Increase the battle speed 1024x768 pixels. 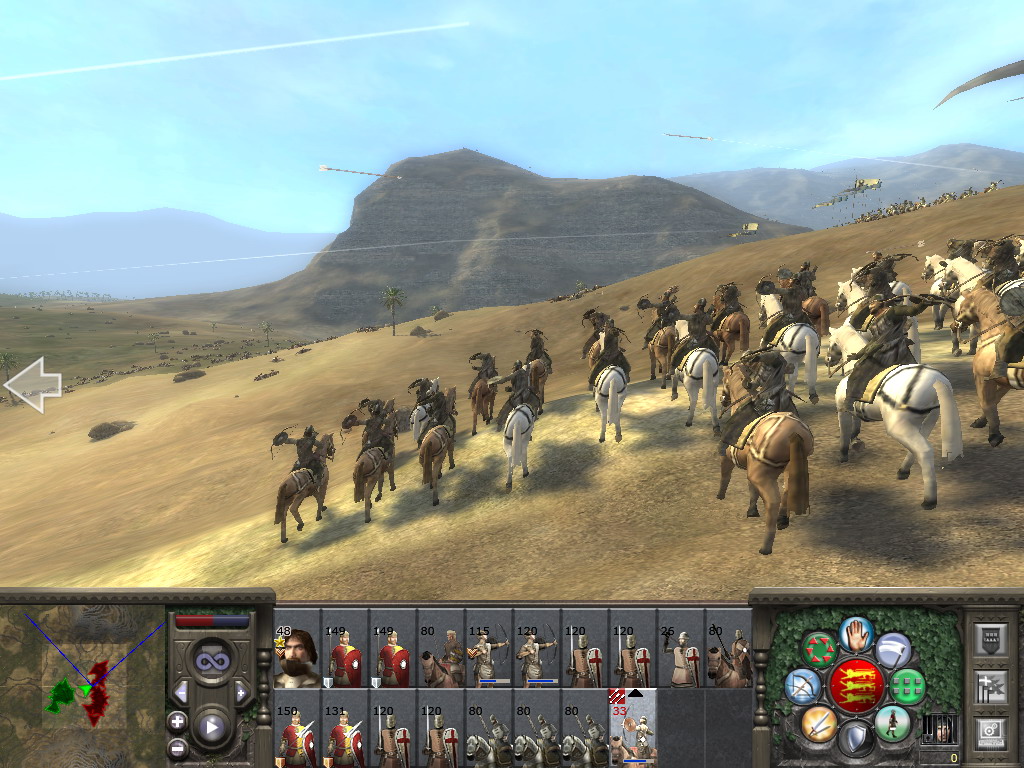241,692
